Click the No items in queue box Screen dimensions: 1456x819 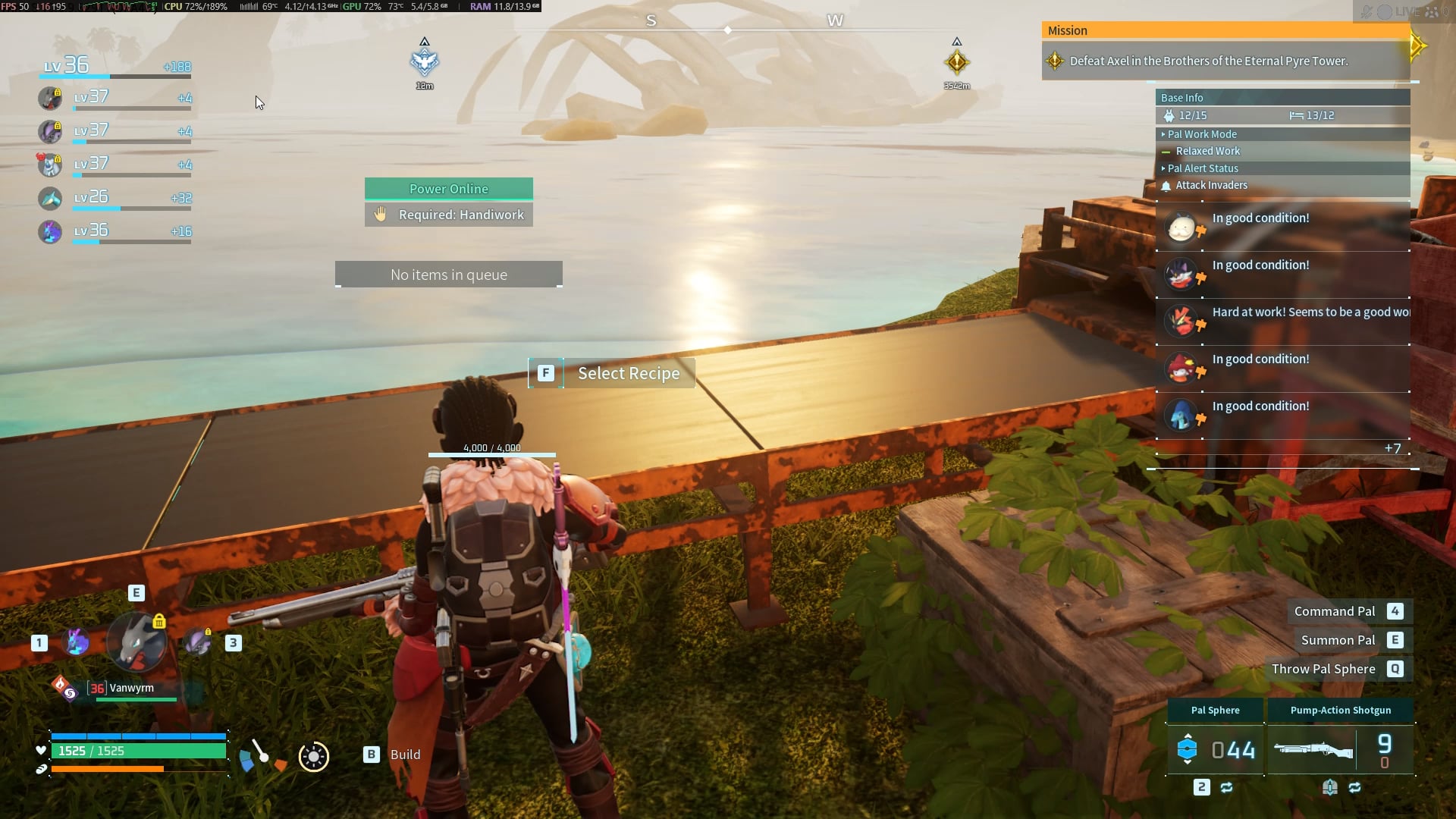click(448, 275)
